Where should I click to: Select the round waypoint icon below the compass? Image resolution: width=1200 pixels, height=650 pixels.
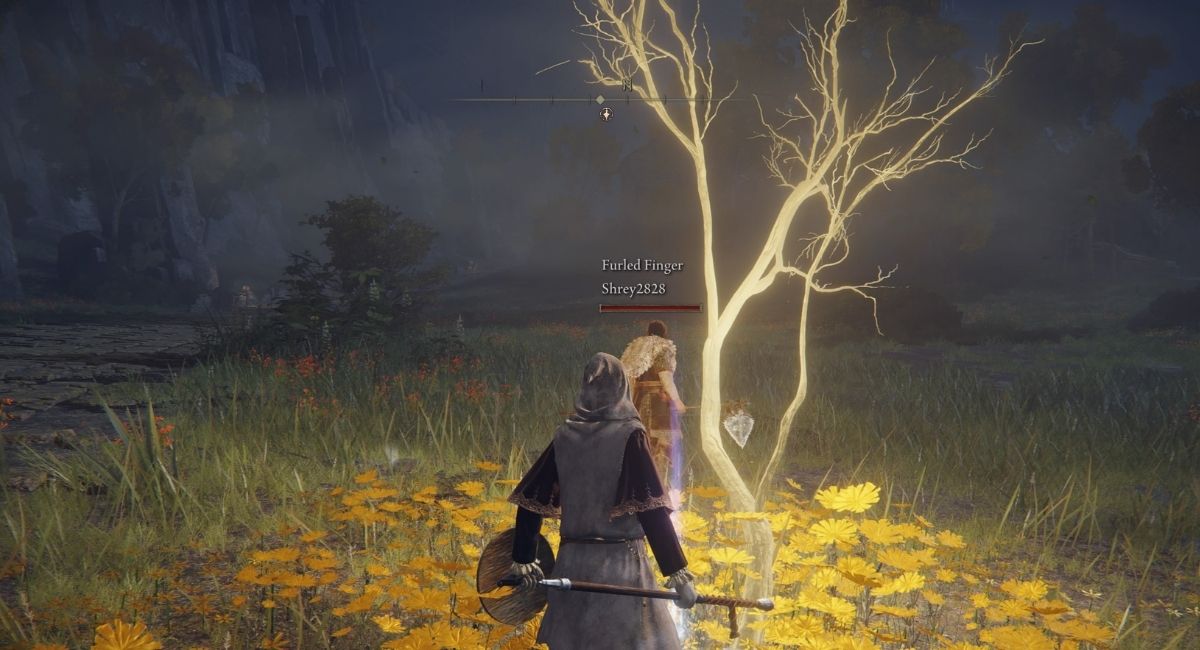[x=606, y=114]
